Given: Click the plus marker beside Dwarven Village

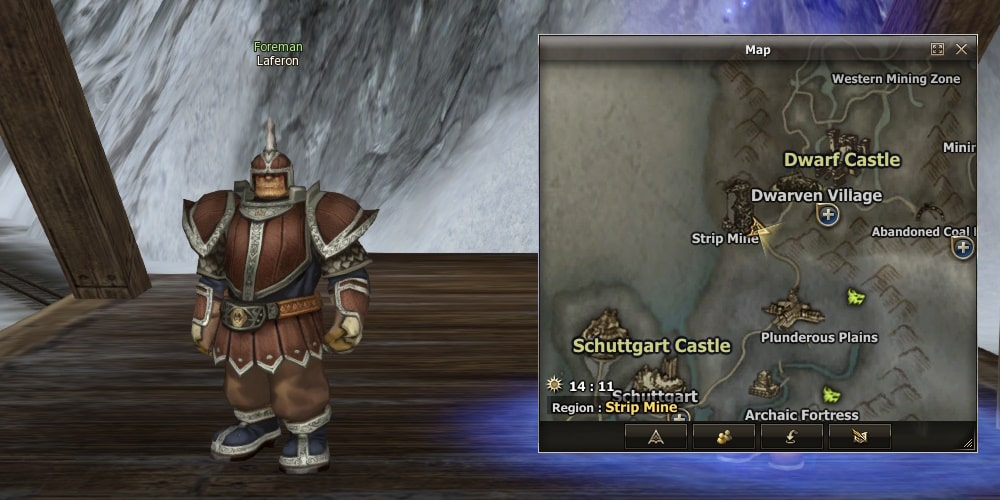Looking at the screenshot, I should pos(828,214).
